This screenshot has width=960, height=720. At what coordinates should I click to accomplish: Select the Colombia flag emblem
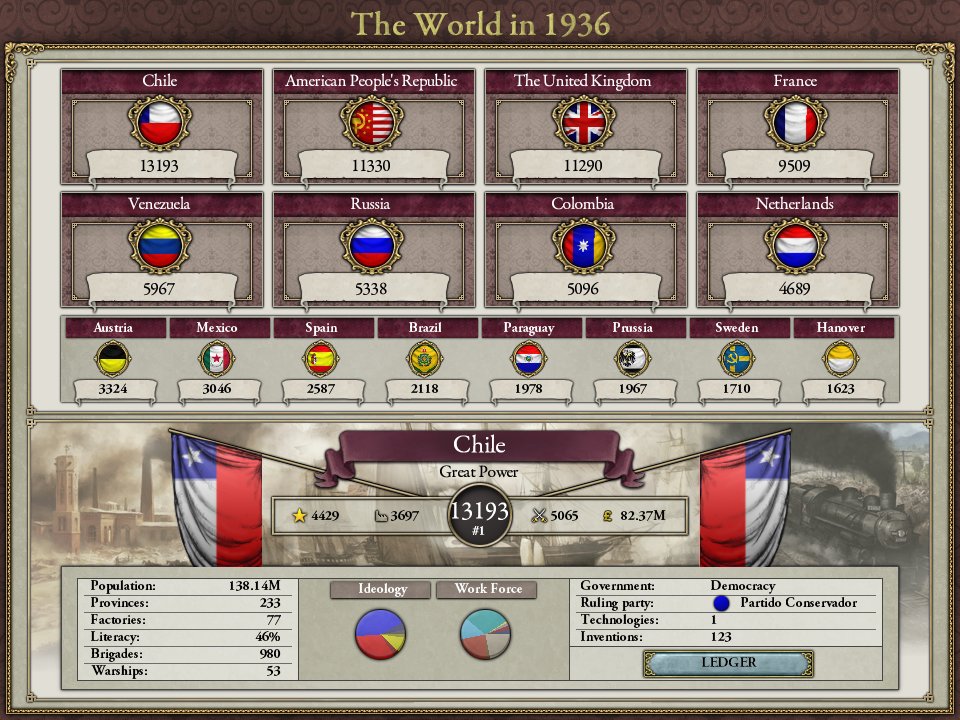583,246
